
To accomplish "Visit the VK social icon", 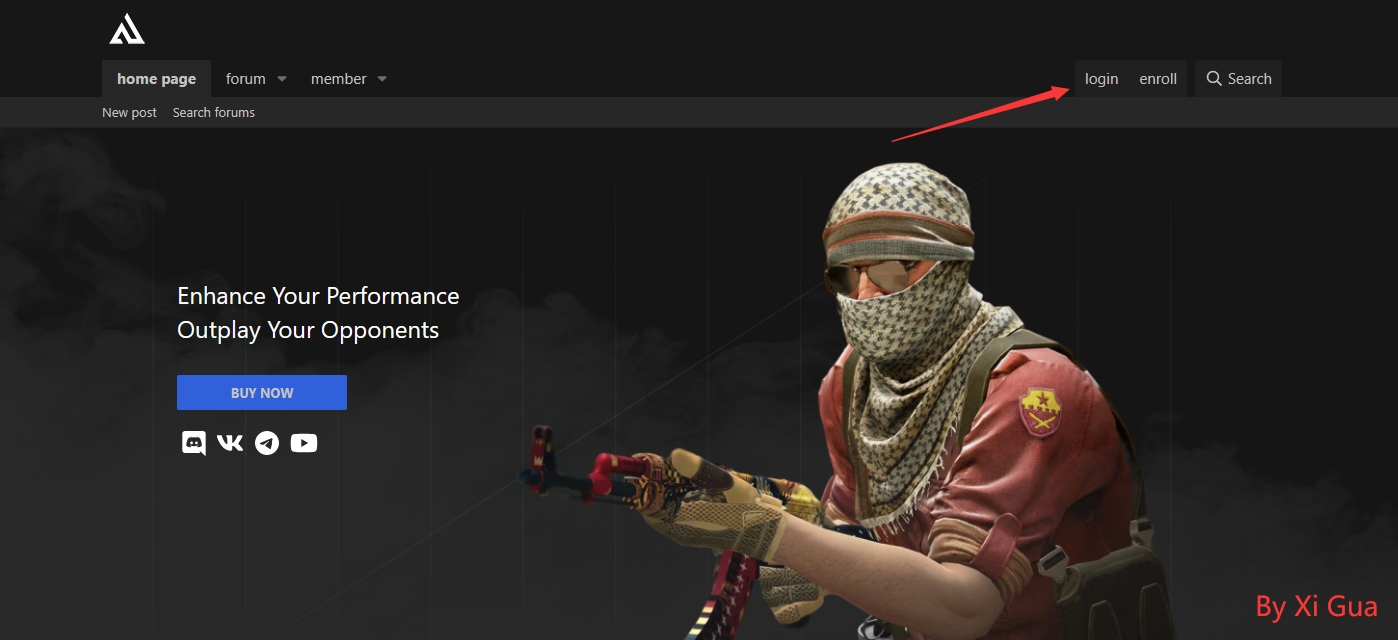I will [230, 443].
